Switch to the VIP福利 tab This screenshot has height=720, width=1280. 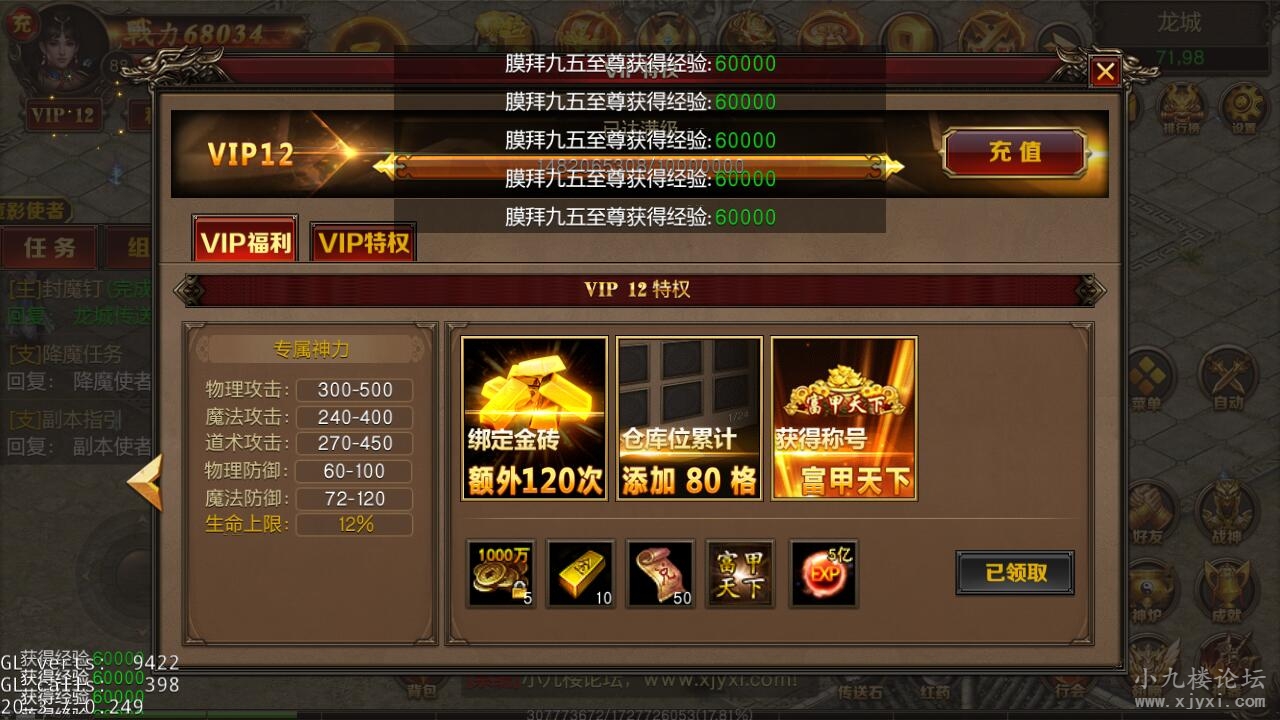(x=243, y=240)
